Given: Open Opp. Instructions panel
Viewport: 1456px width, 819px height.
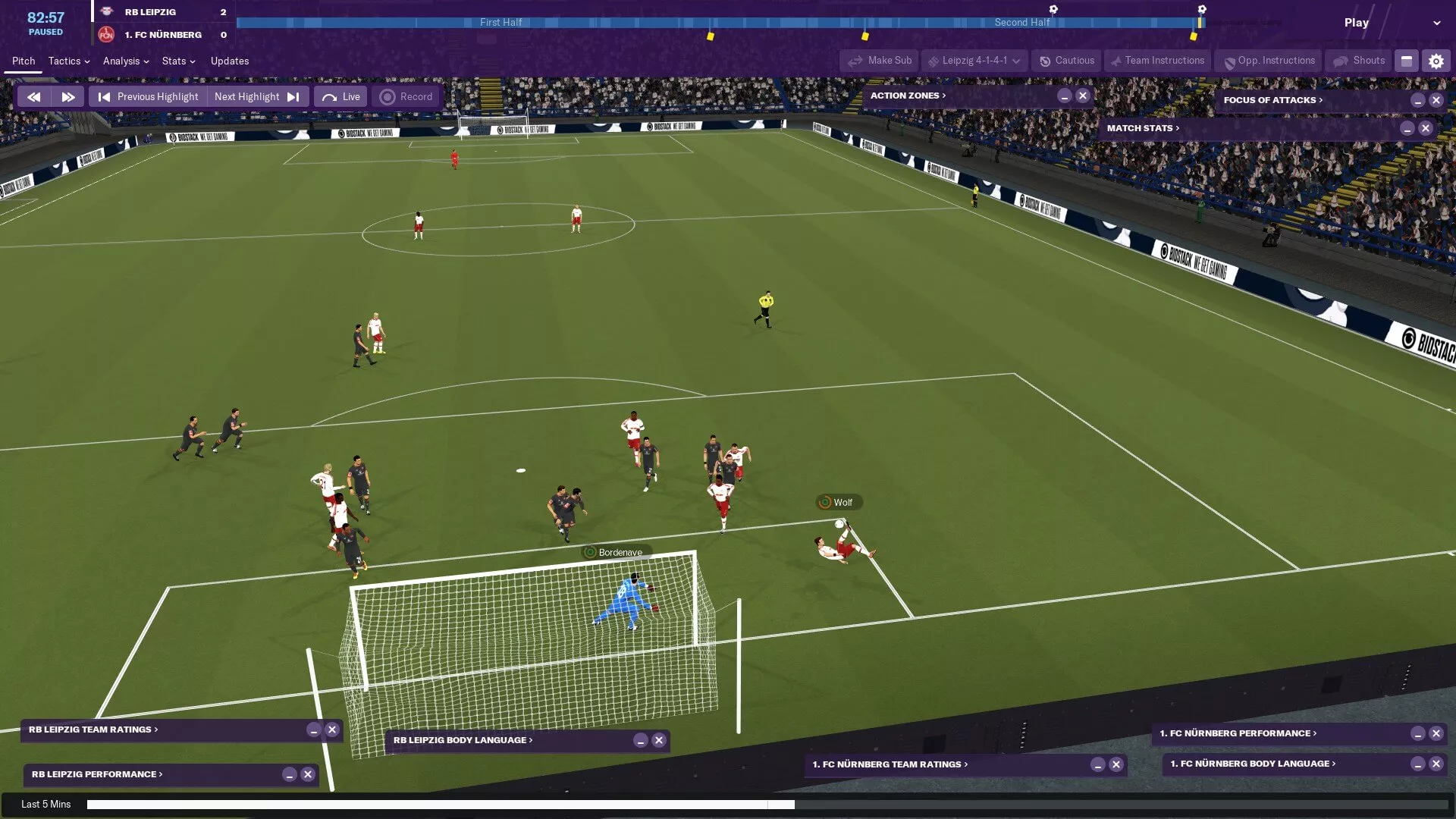Looking at the screenshot, I should click(x=1269, y=61).
